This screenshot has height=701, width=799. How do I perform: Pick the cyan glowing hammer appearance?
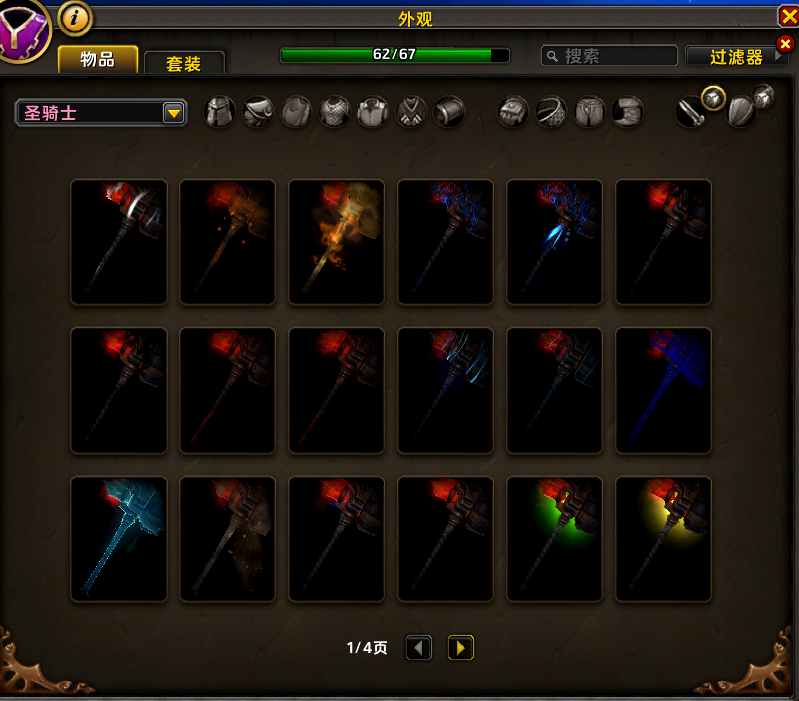119,539
